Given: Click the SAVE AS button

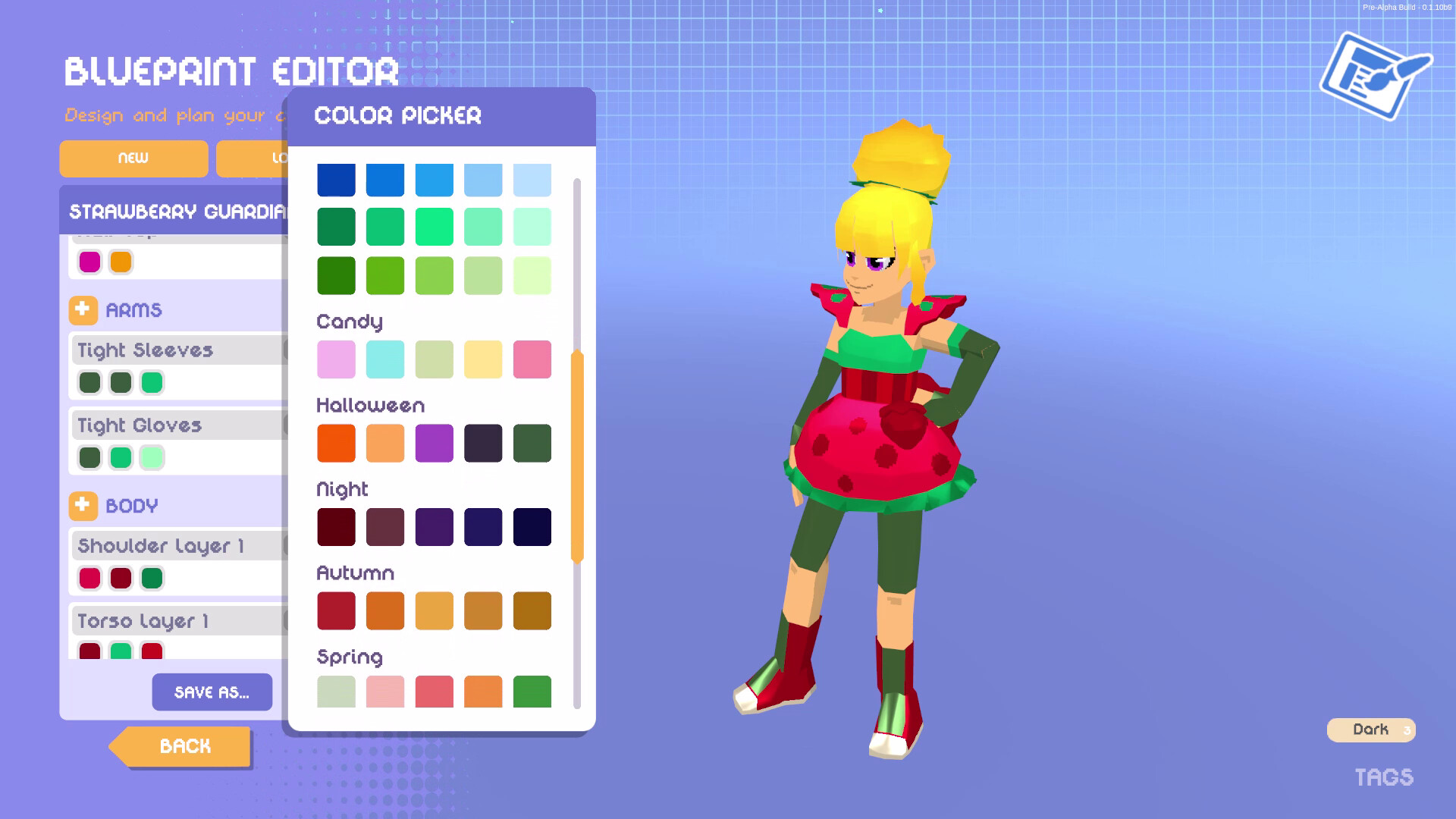Looking at the screenshot, I should coord(212,692).
